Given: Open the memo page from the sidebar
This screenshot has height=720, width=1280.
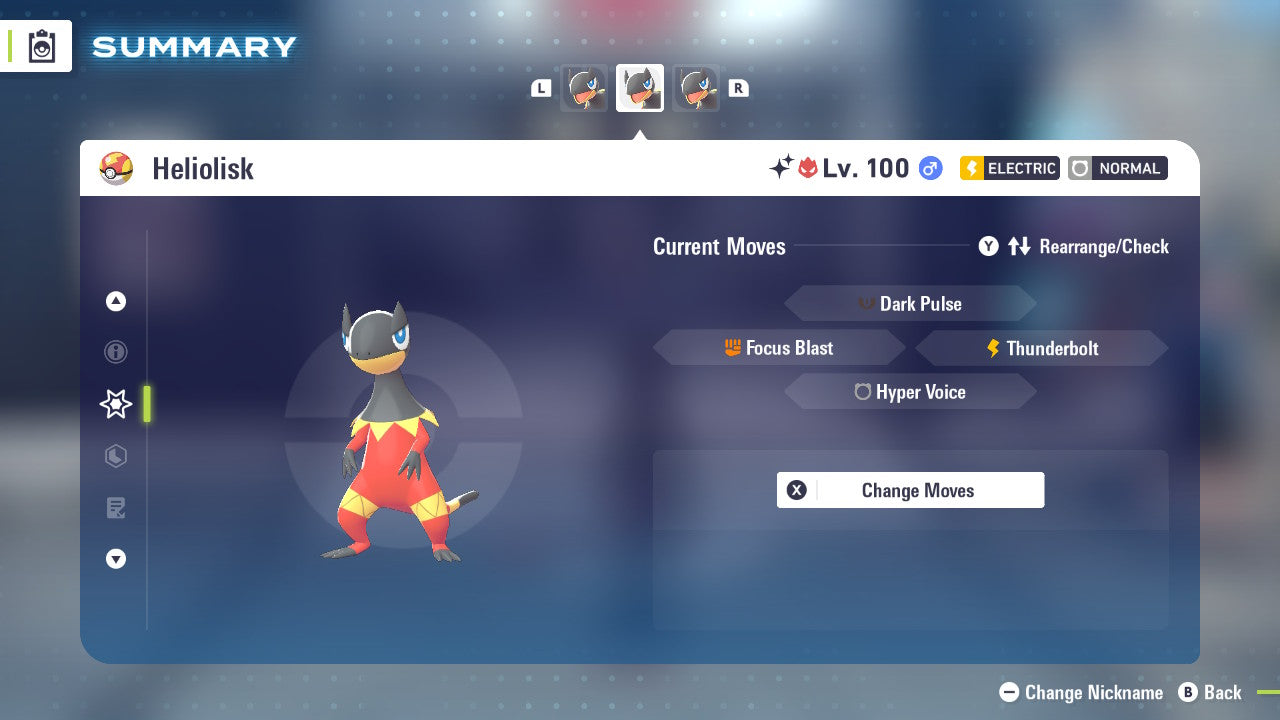Looking at the screenshot, I should point(115,508).
